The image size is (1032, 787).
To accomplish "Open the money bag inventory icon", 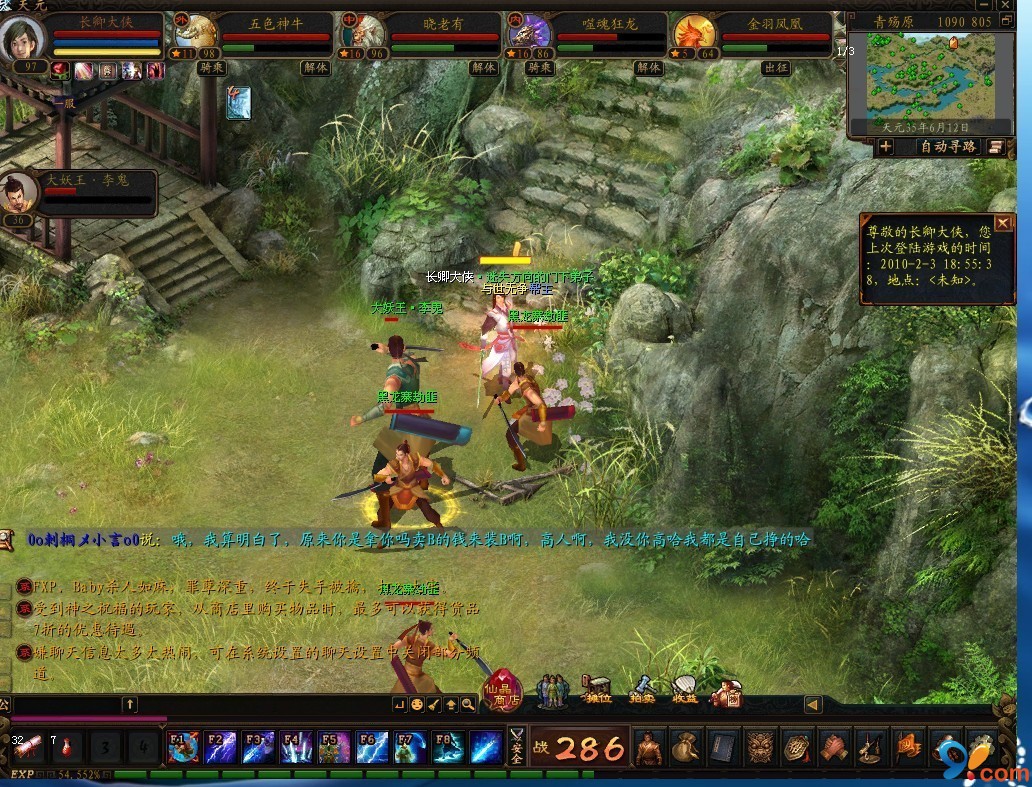I will [x=683, y=747].
